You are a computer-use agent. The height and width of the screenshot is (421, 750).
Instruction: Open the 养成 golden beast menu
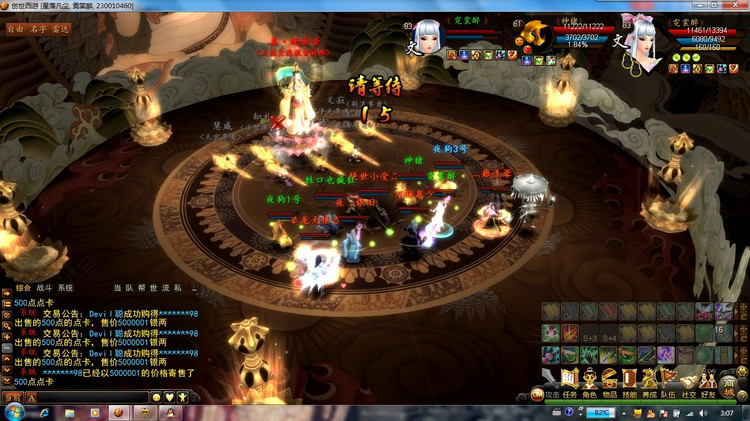click(650, 381)
